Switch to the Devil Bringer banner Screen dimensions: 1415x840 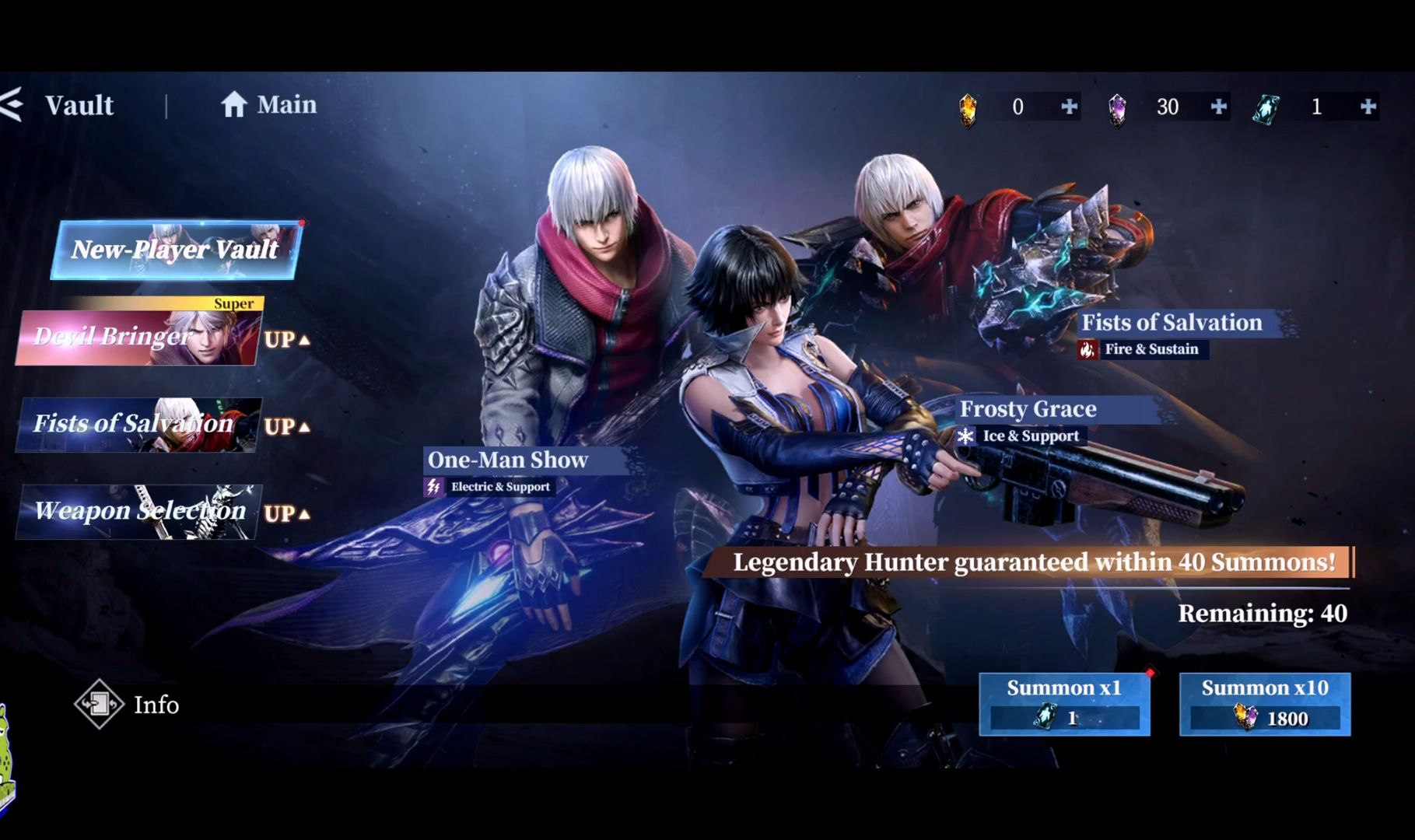click(x=138, y=338)
